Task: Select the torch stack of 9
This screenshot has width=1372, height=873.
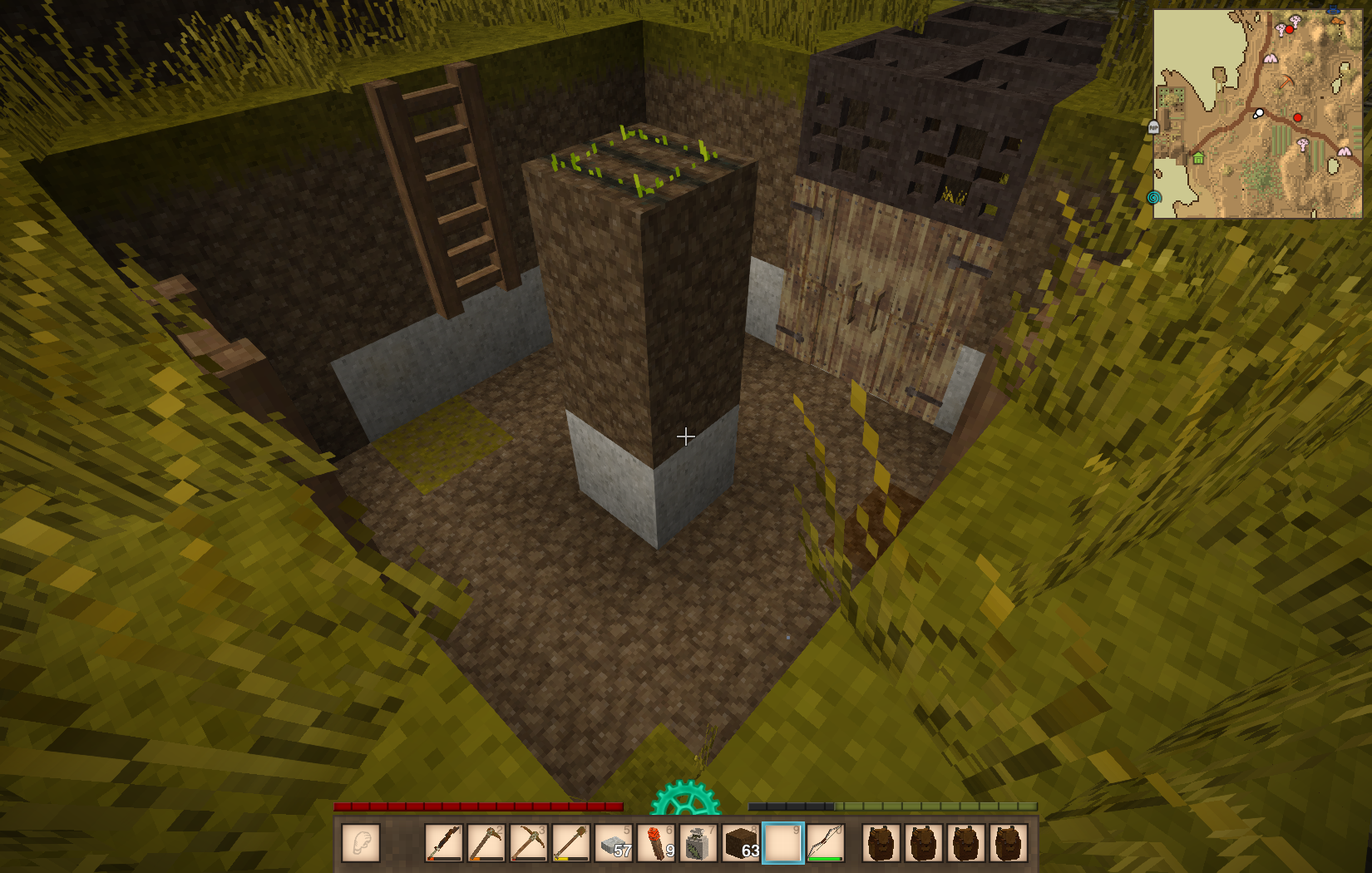Action: pos(656,843)
